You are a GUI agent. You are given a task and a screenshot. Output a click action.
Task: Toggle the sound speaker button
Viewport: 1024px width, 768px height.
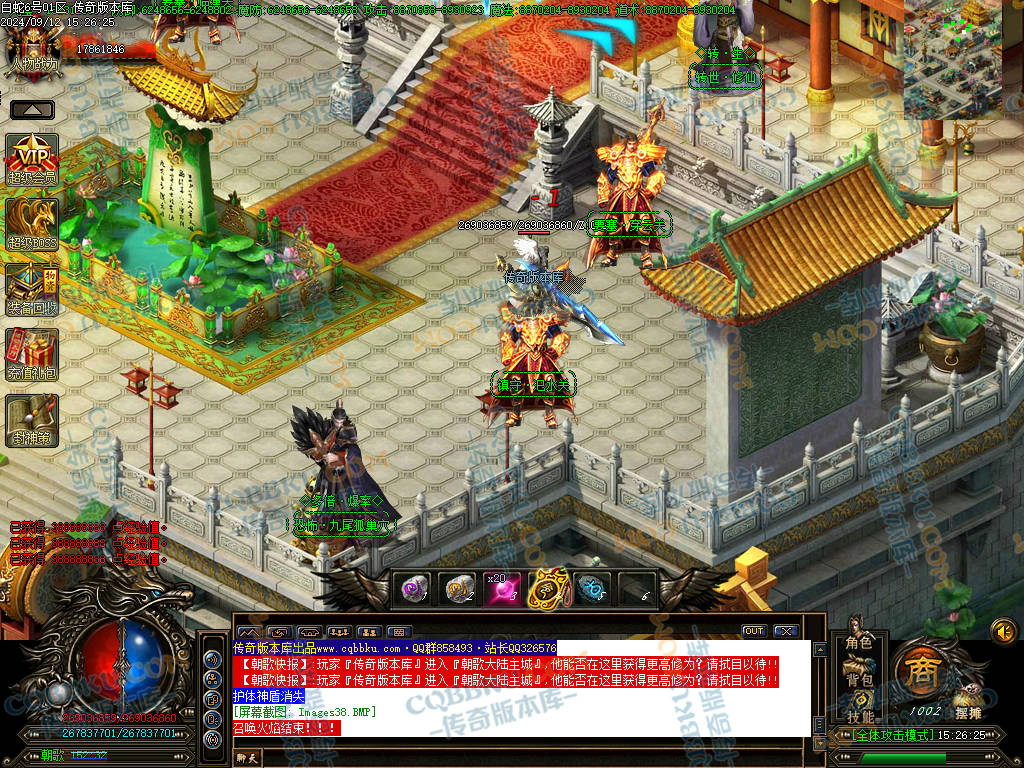point(1003,631)
